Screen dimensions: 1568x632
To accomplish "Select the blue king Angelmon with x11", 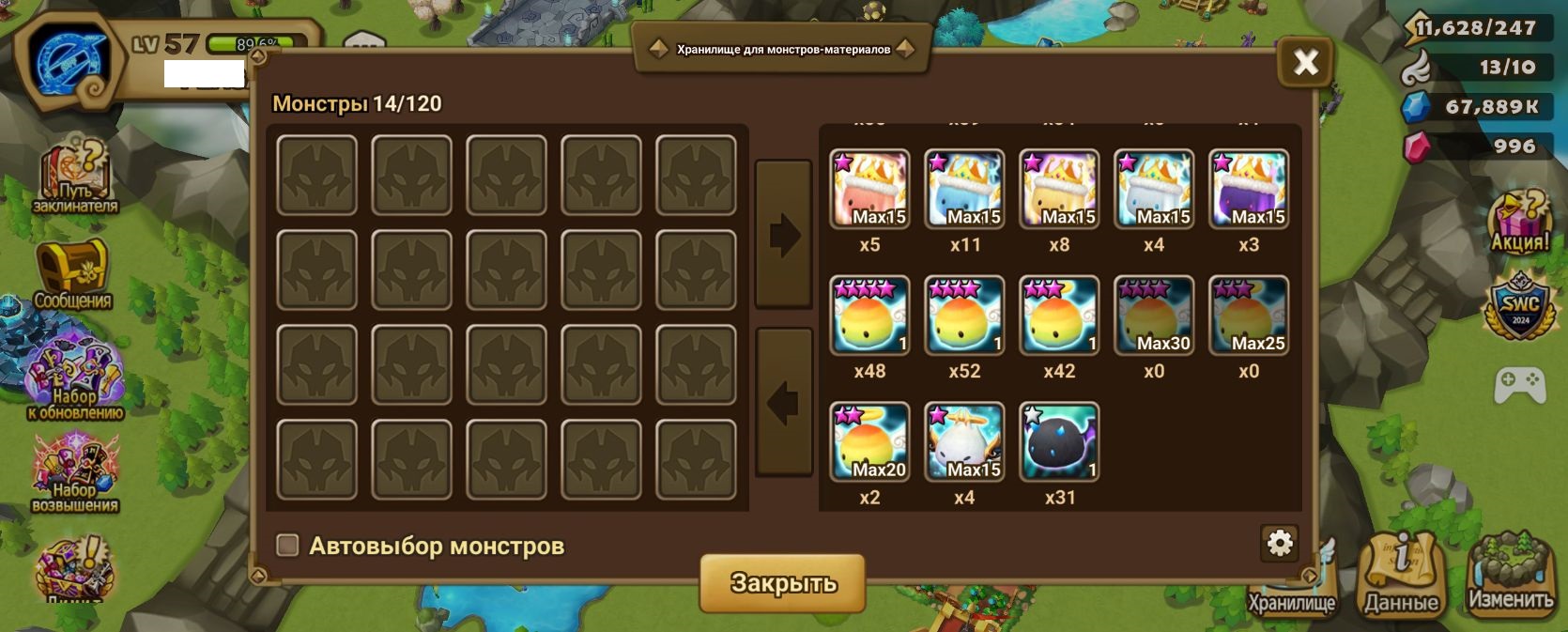I will [x=964, y=189].
